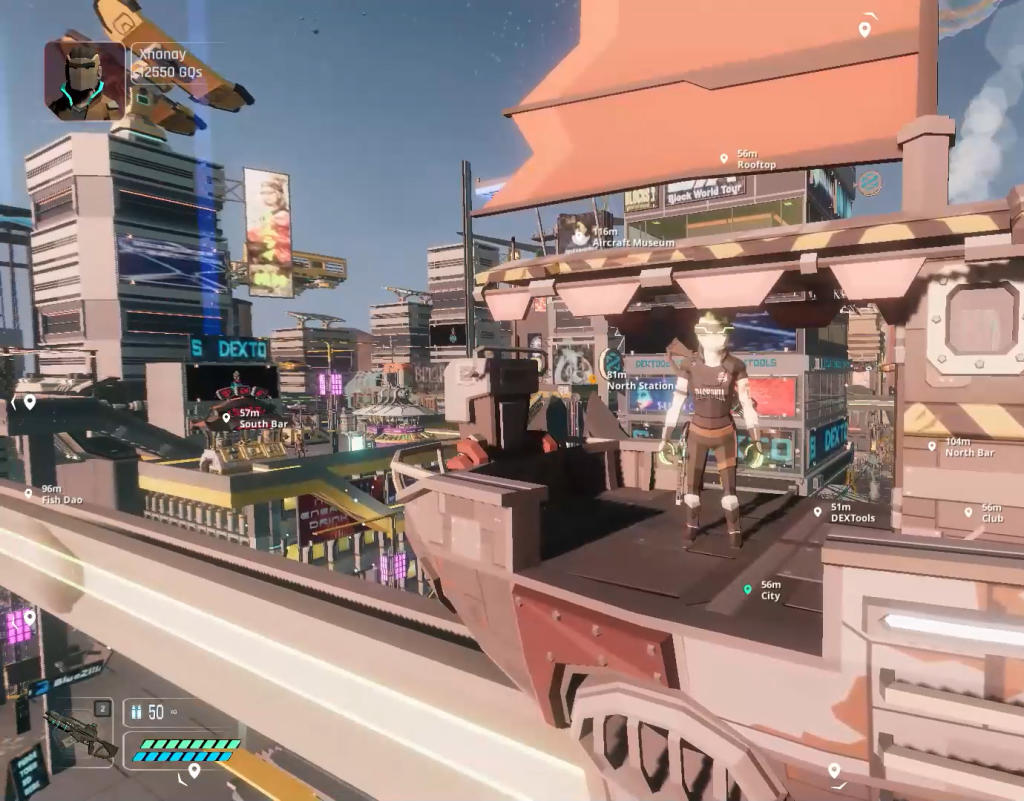Select the Club waypoint marker

[x=968, y=512]
